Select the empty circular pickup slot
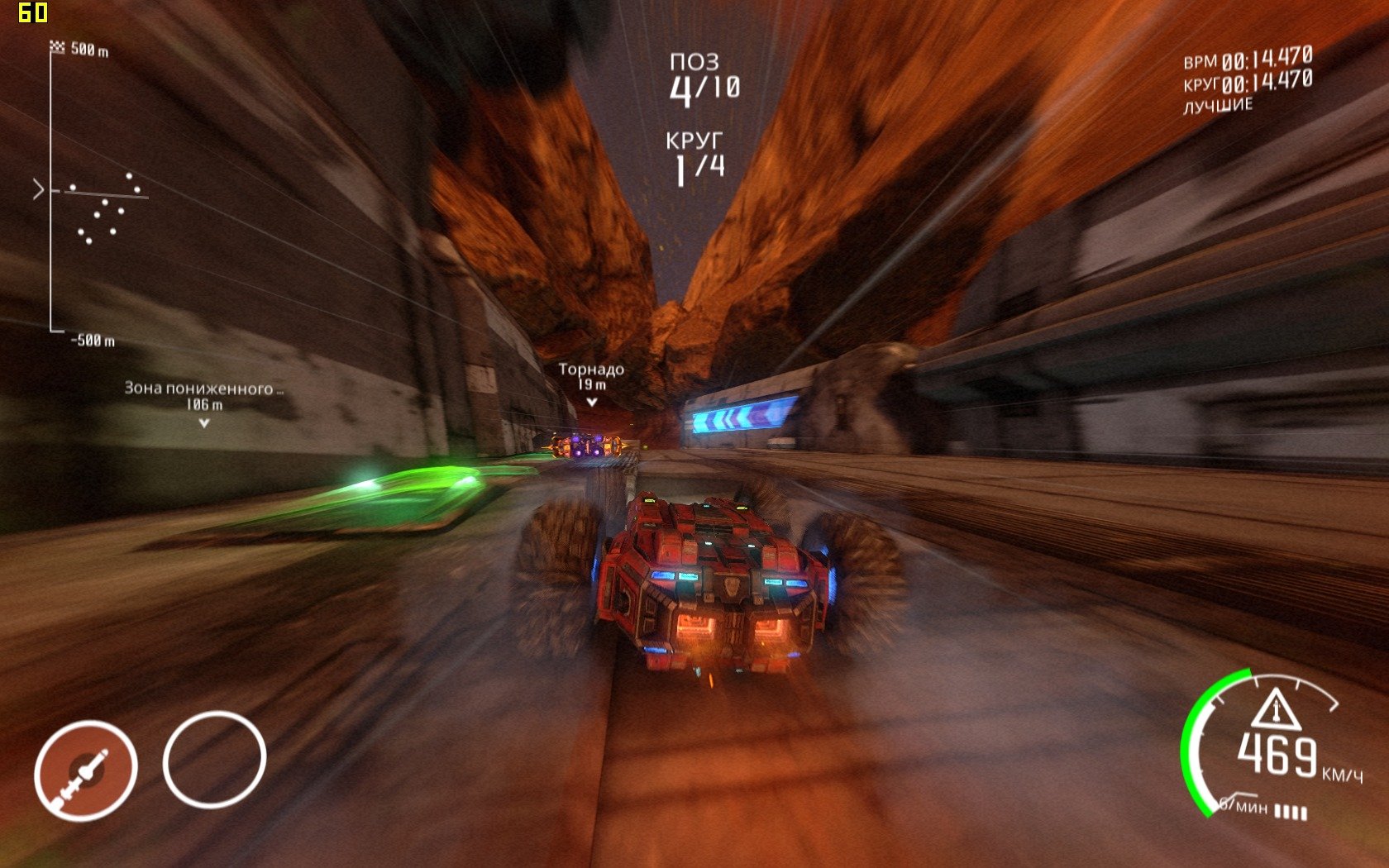 point(214,759)
